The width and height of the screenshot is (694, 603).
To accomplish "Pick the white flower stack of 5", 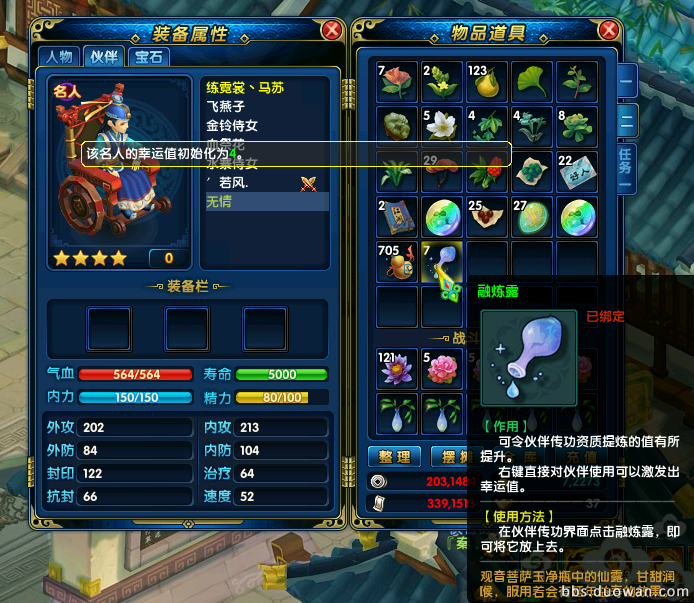I will click(x=441, y=126).
